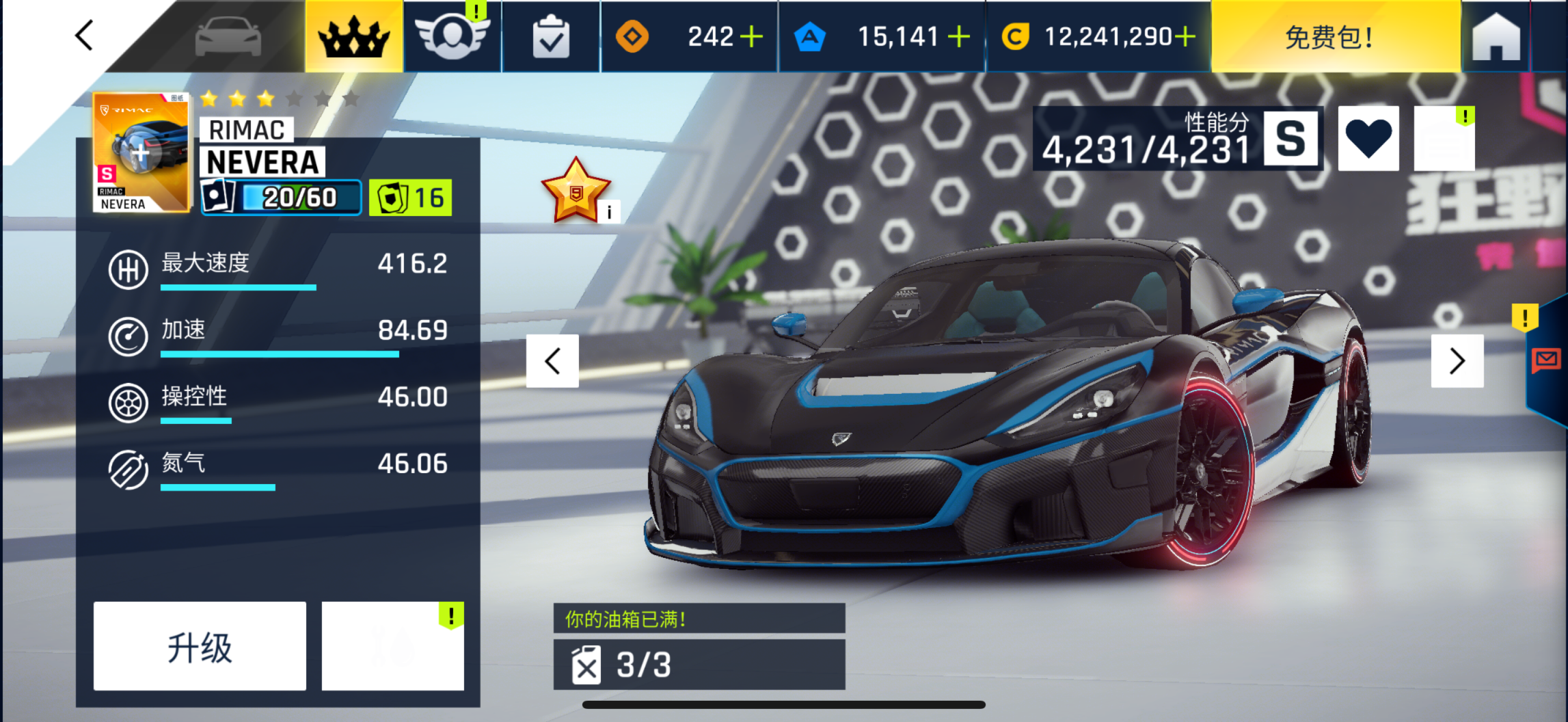The width and height of the screenshot is (1568, 722).
Task: Favorite this car with the heart button
Action: (x=1368, y=139)
